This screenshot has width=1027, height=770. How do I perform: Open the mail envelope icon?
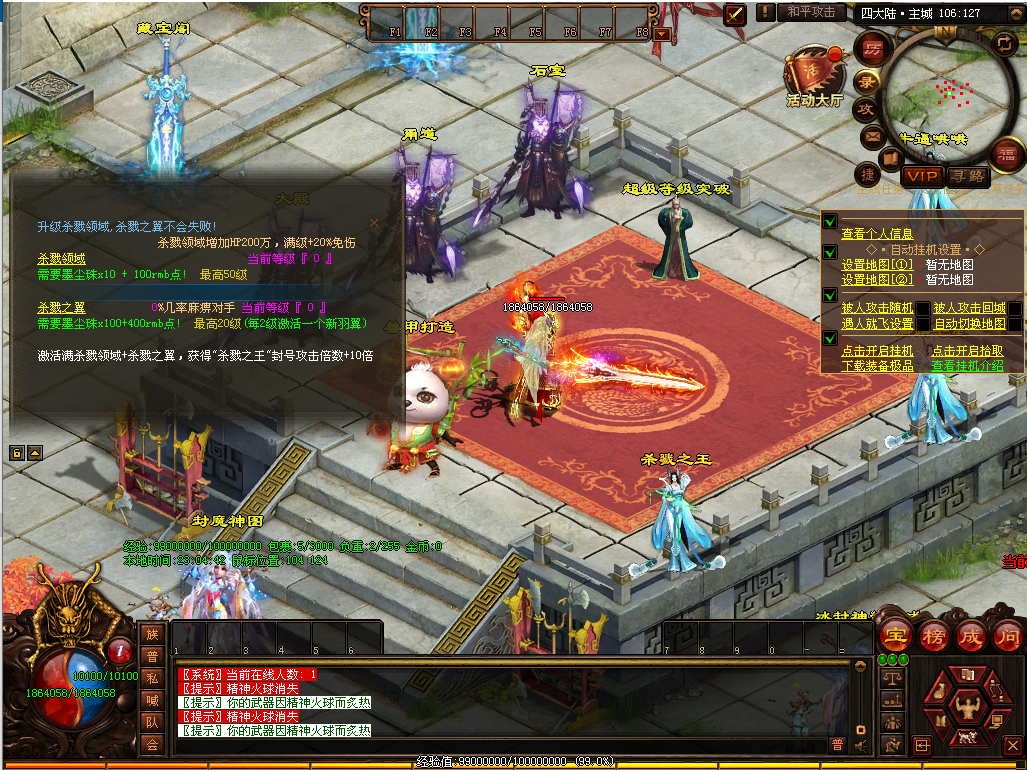click(x=872, y=135)
